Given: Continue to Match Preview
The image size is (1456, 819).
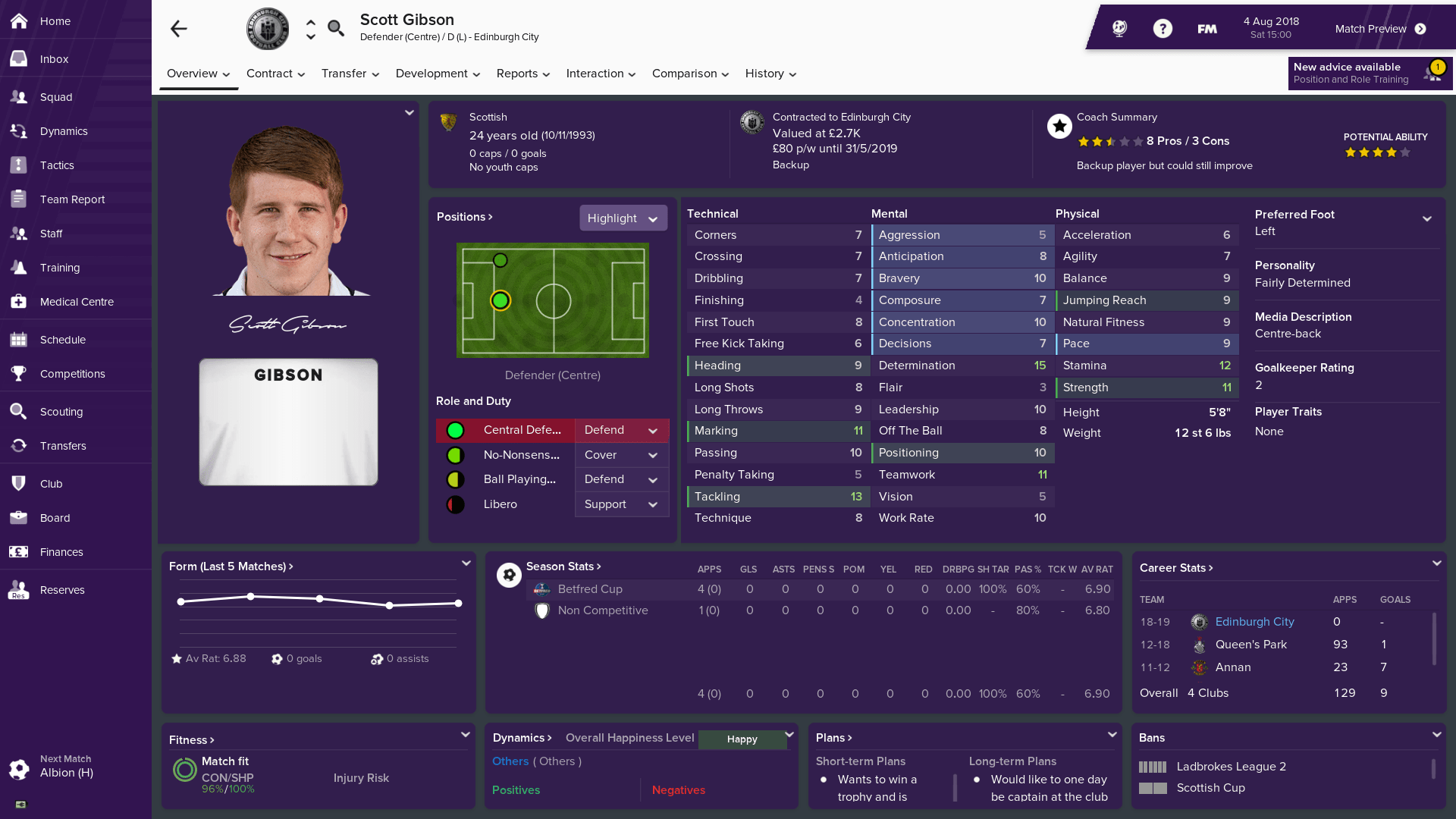Looking at the screenshot, I should [x=1380, y=29].
